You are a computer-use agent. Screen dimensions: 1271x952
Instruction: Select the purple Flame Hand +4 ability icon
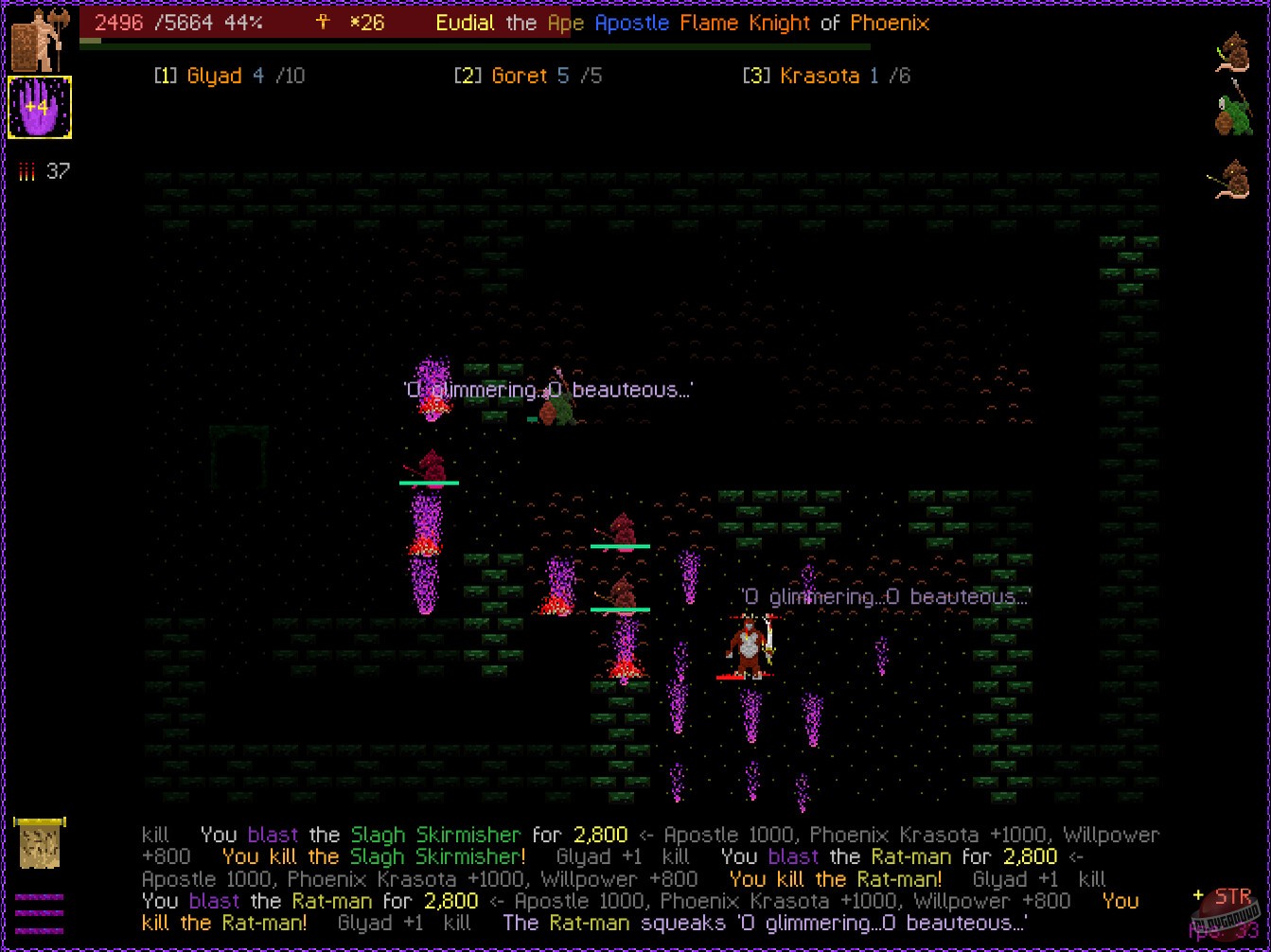point(40,107)
